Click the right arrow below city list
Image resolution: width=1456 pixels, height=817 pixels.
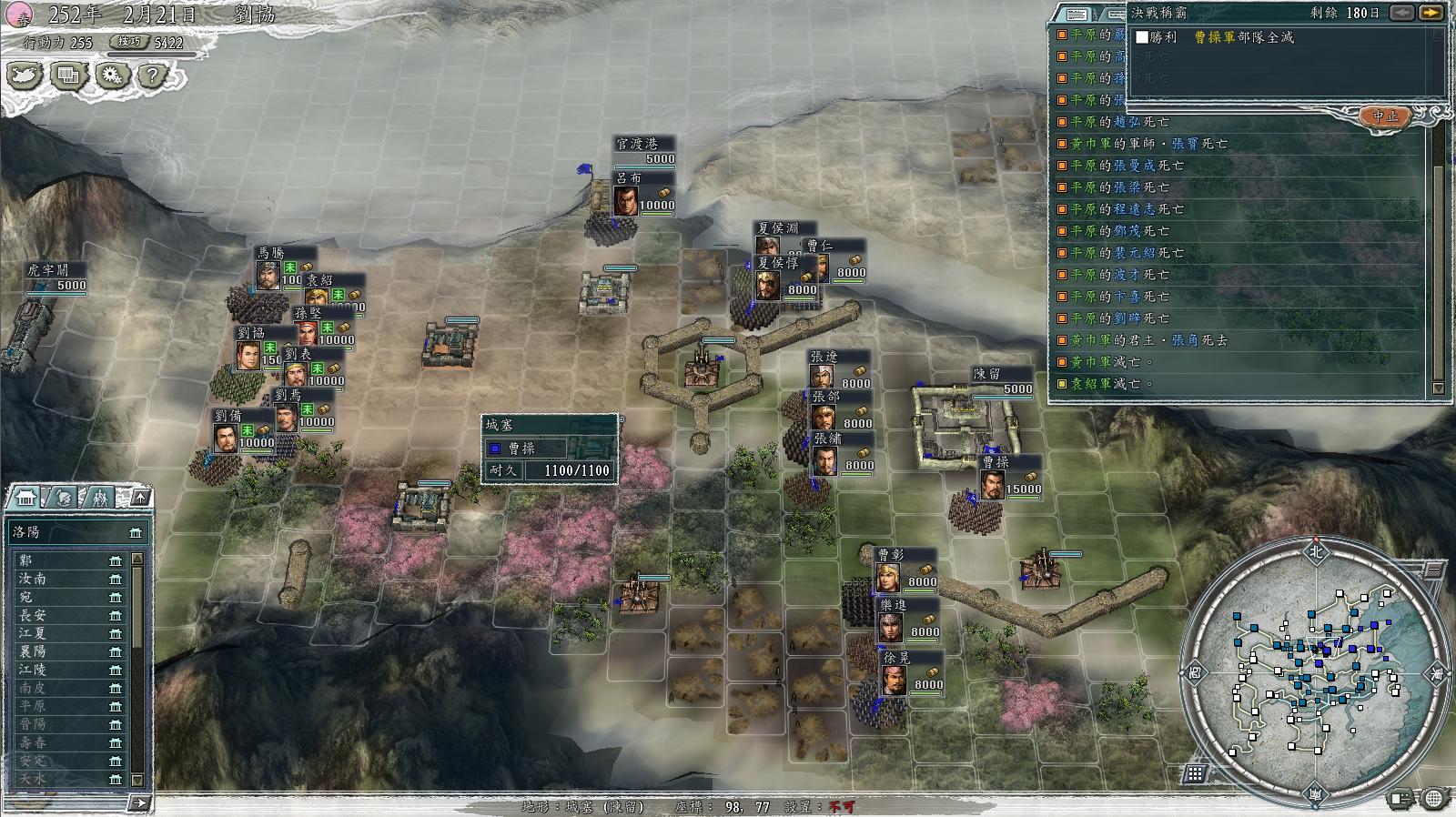[x=139, y=802]
